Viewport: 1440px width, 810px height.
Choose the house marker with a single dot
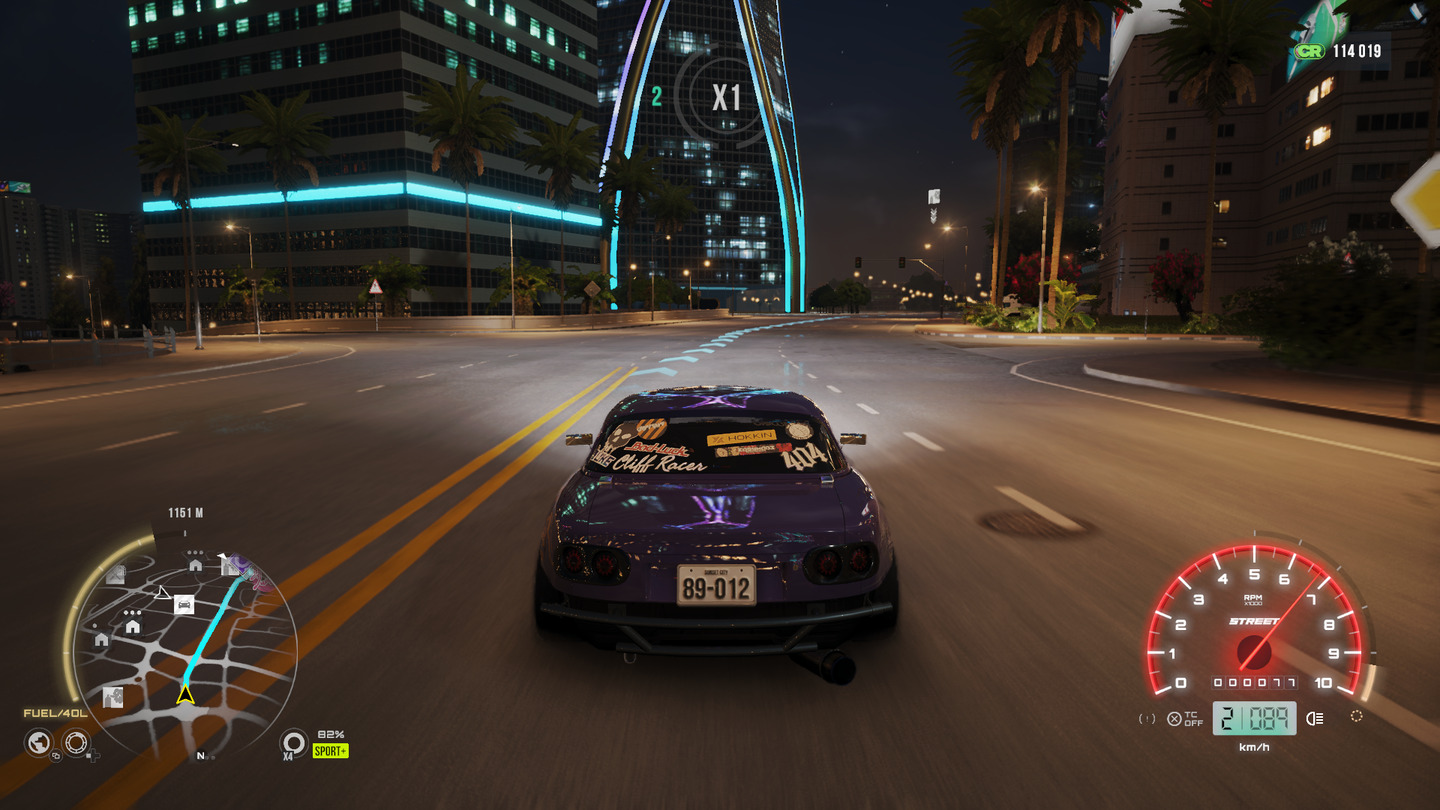point(101,639)
